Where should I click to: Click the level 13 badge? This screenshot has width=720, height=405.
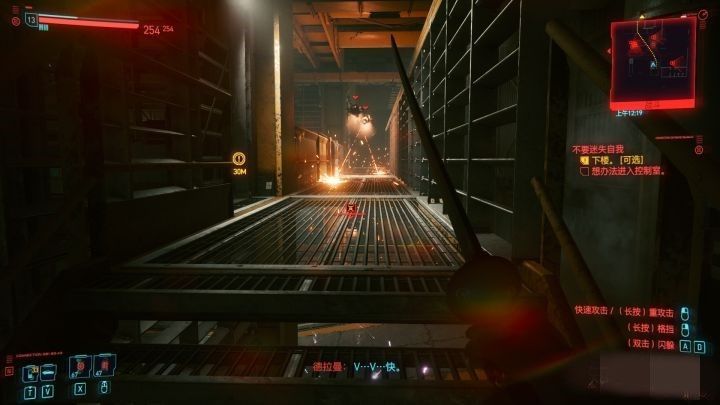click(x=31, y=19)
